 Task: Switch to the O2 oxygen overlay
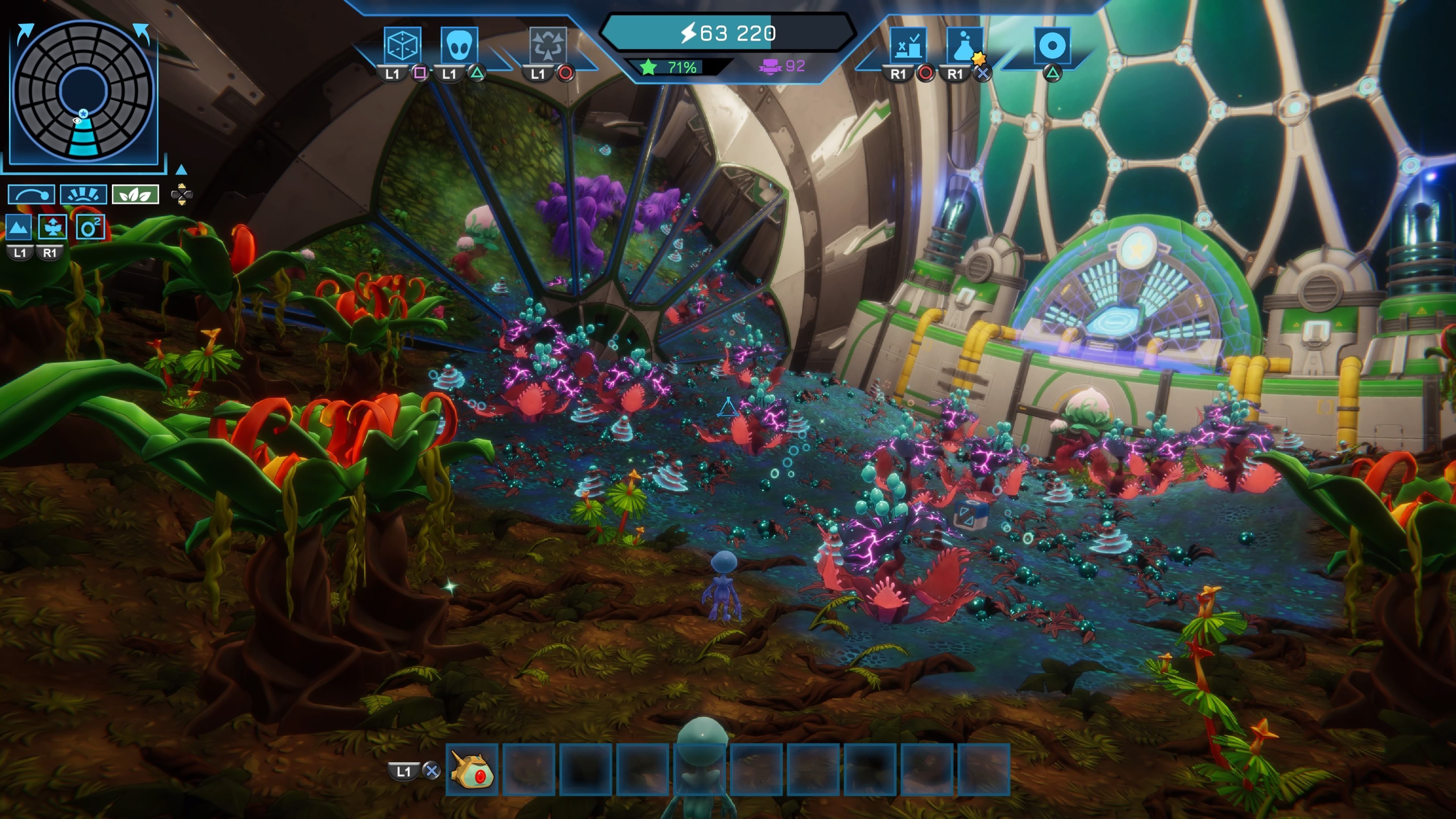point(90,228)
